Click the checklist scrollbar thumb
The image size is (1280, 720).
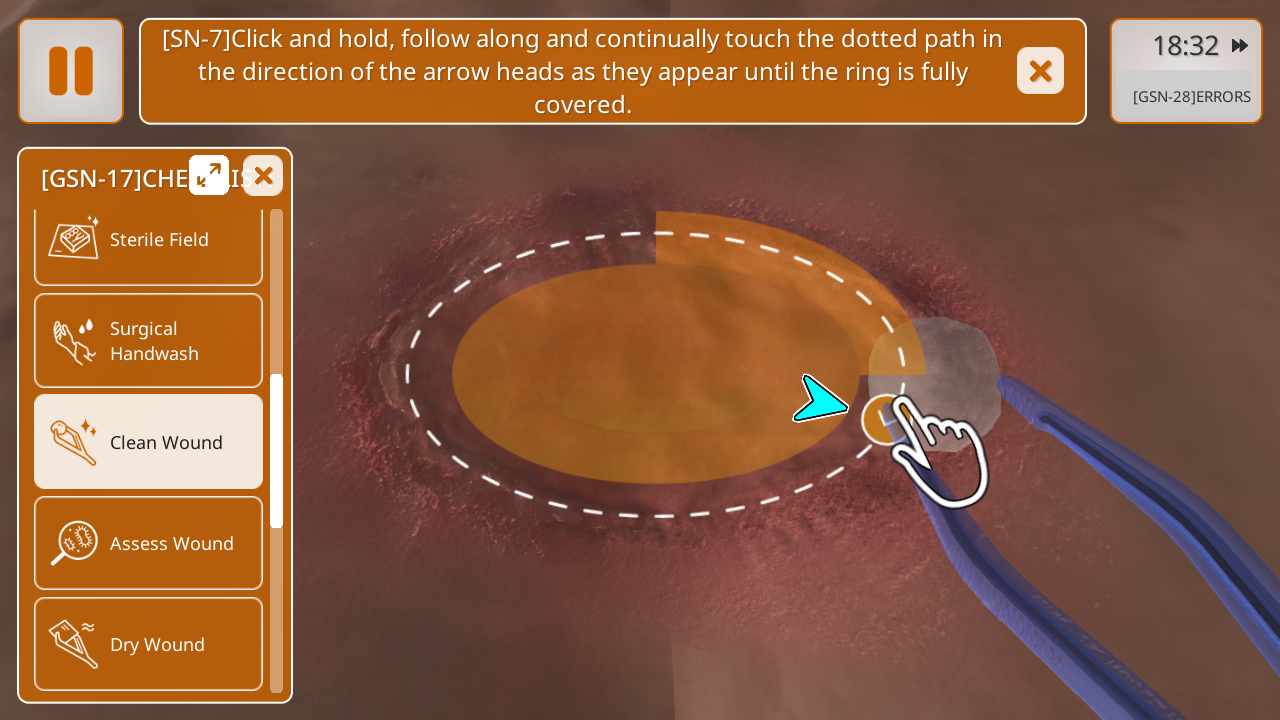pyautogui.click(x=277, y=450)
